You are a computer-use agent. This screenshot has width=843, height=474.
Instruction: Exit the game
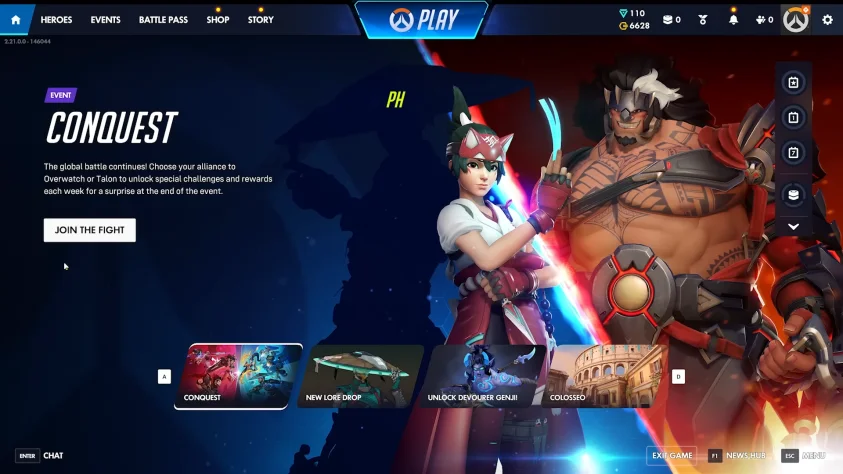[x=671, y=456]
